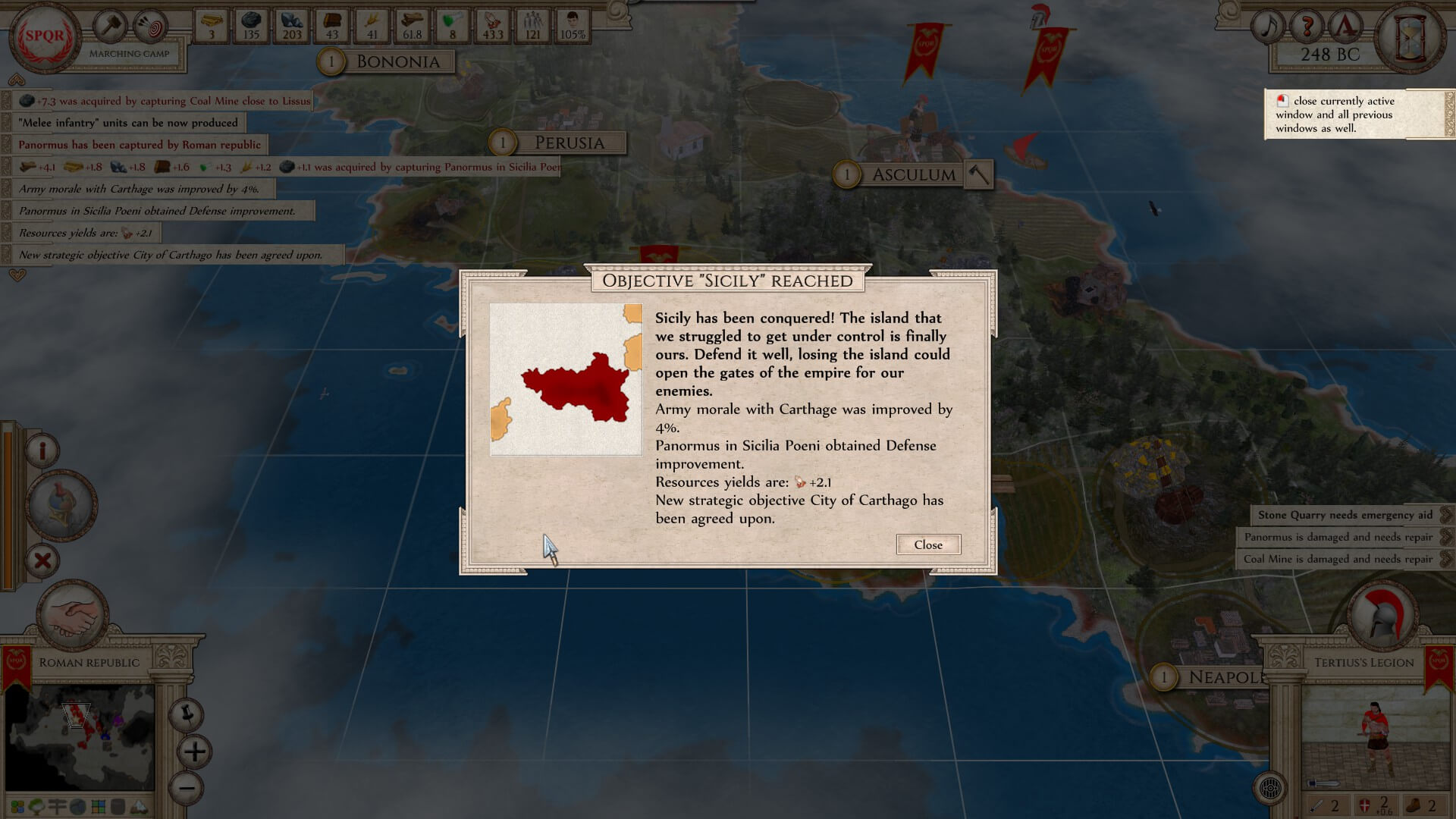Zoom in the minimap with plus button
This screenshot has height=819, width=1456.
tap(195, 752)
